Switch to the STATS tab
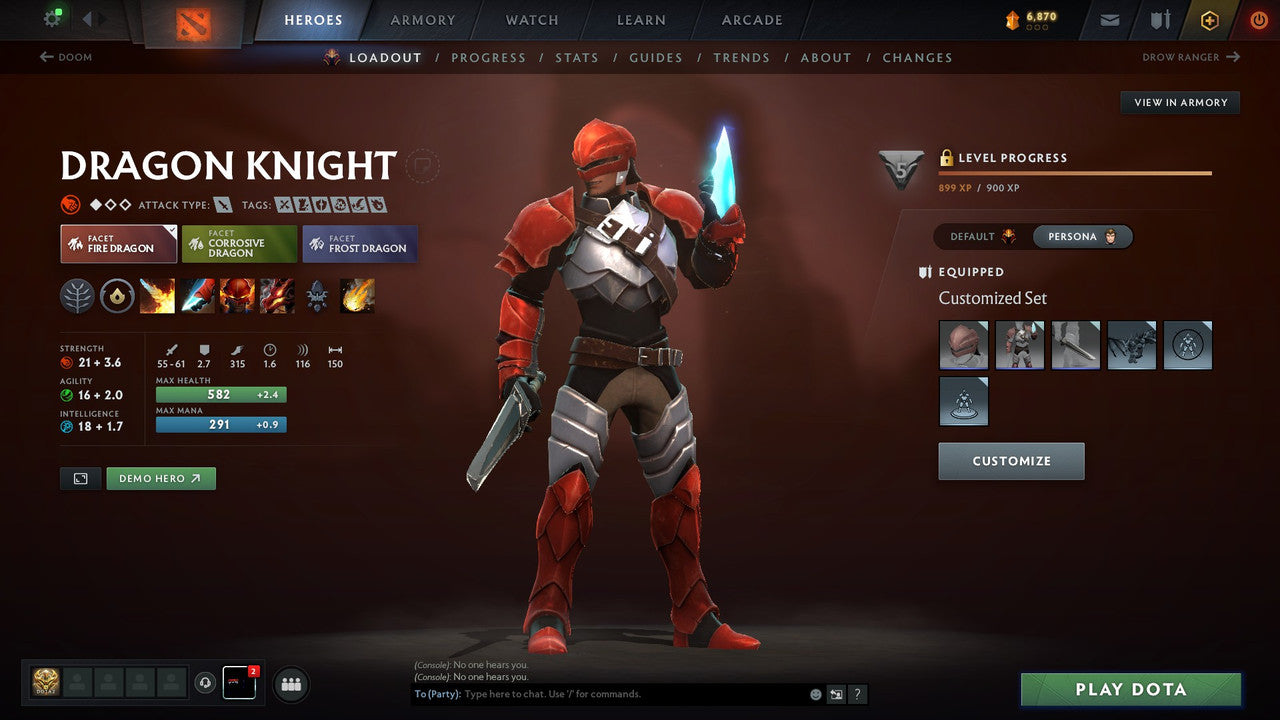The image size is (1280, 720). 577,57
